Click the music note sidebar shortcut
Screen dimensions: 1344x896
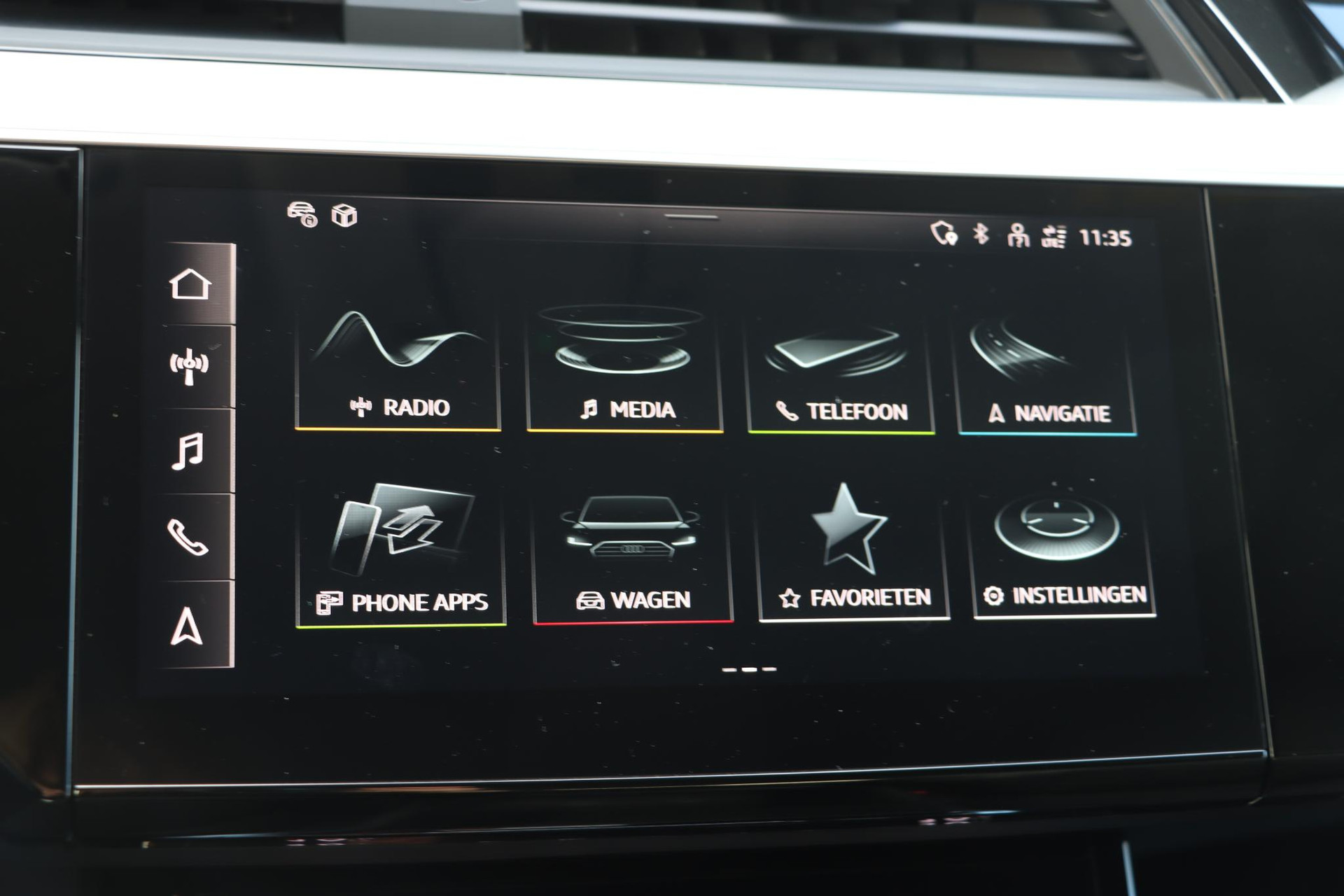coord(188,451)
